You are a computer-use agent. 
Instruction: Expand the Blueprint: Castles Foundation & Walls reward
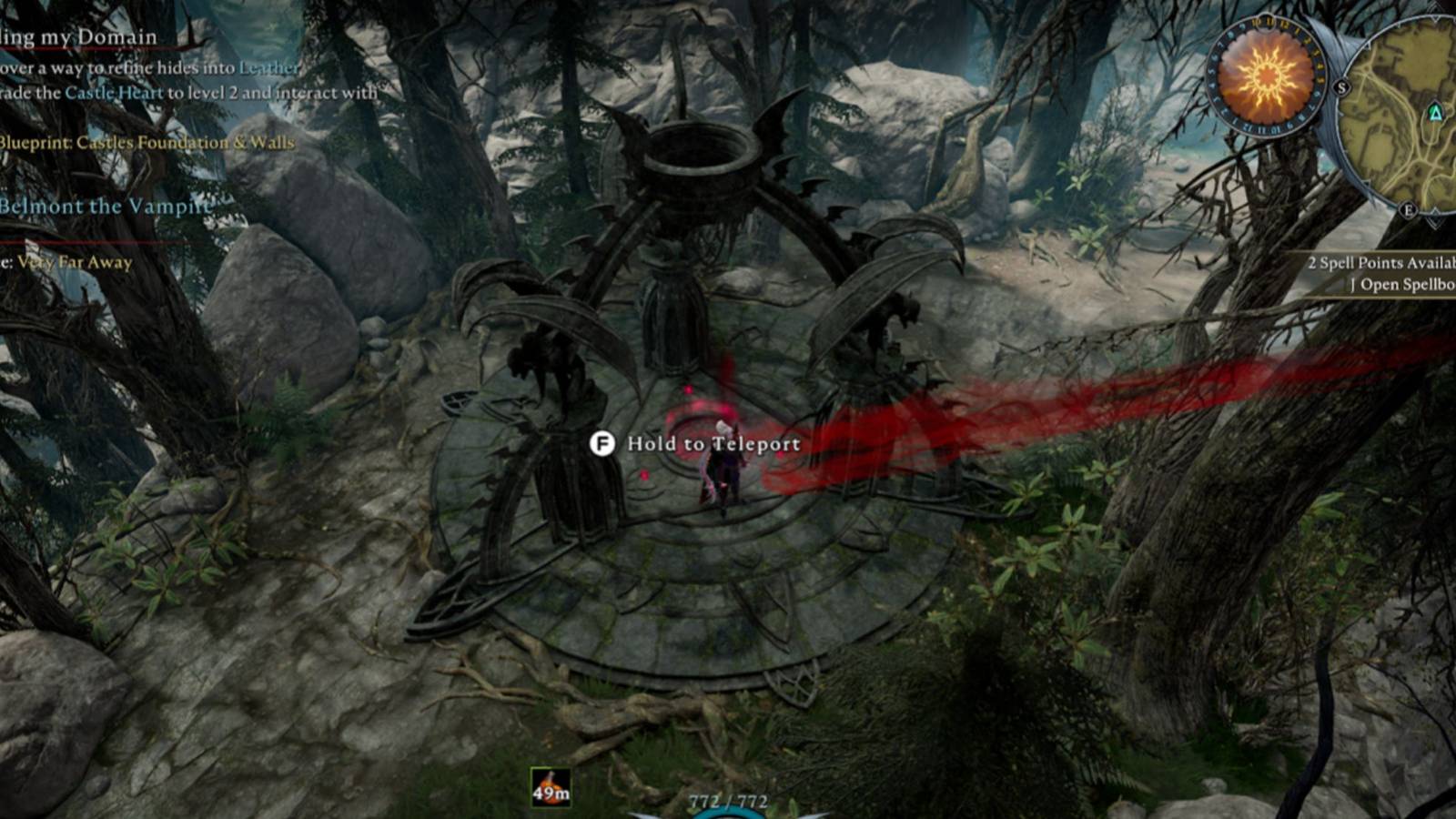(x=146, y=142)
